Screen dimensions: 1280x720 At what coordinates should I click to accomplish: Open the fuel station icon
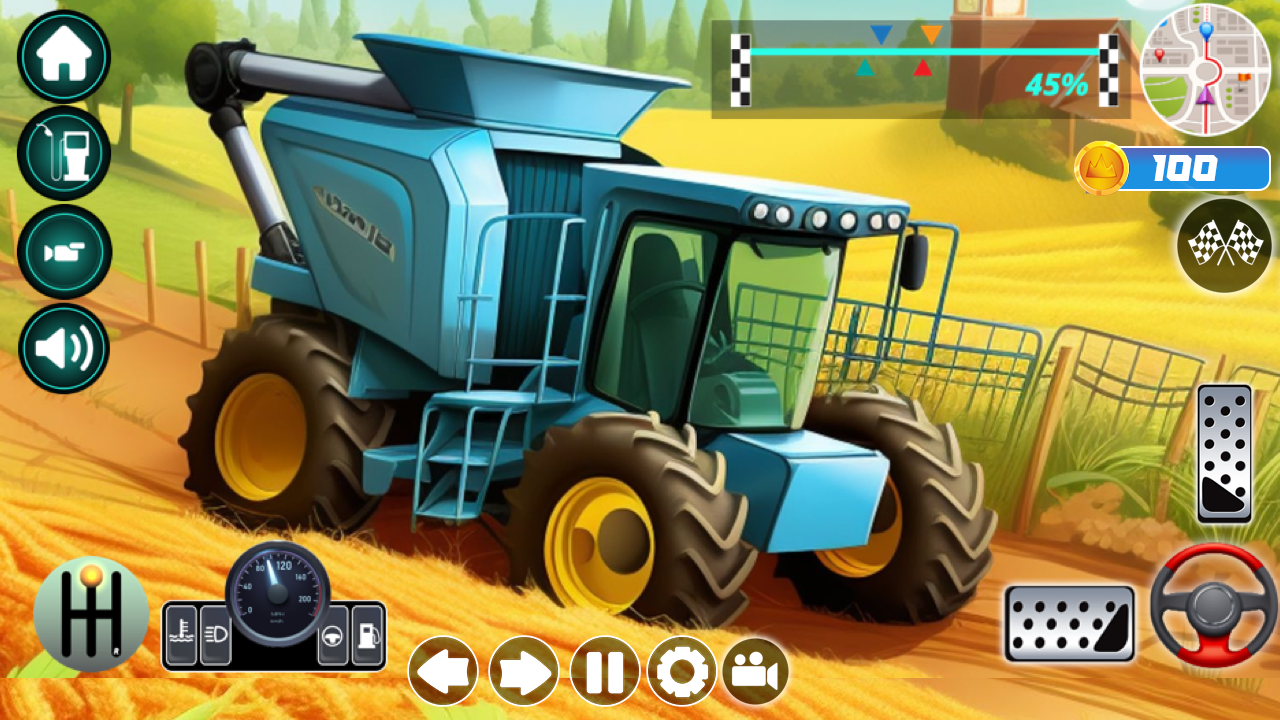pos(63,155)
